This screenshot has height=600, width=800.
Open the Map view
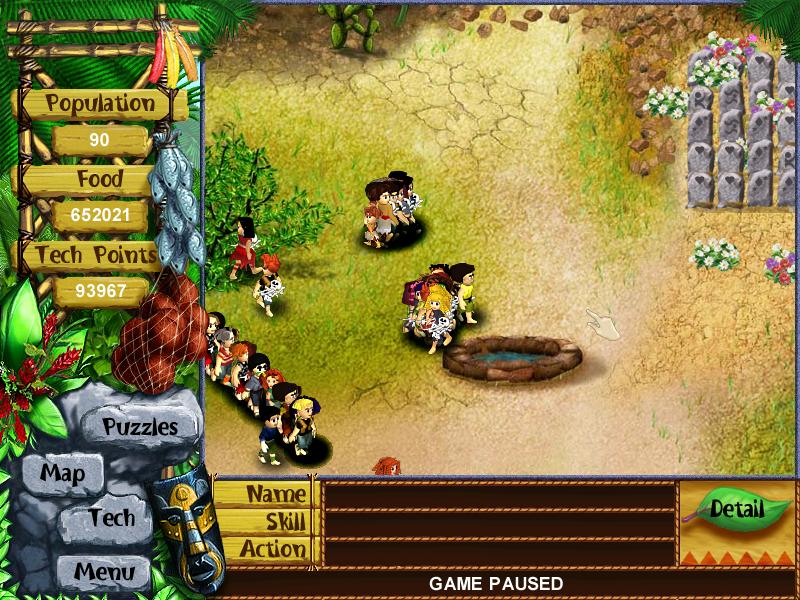tap(62, 473)
